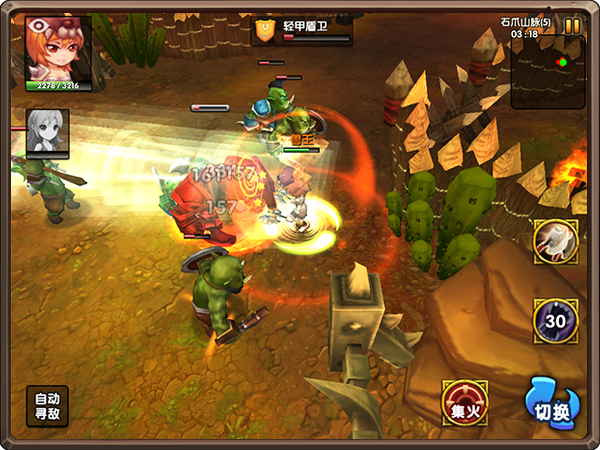This screenshot has width=600, height=450.
Task: Pause the game with the pause button
Action: click(572, 26)
